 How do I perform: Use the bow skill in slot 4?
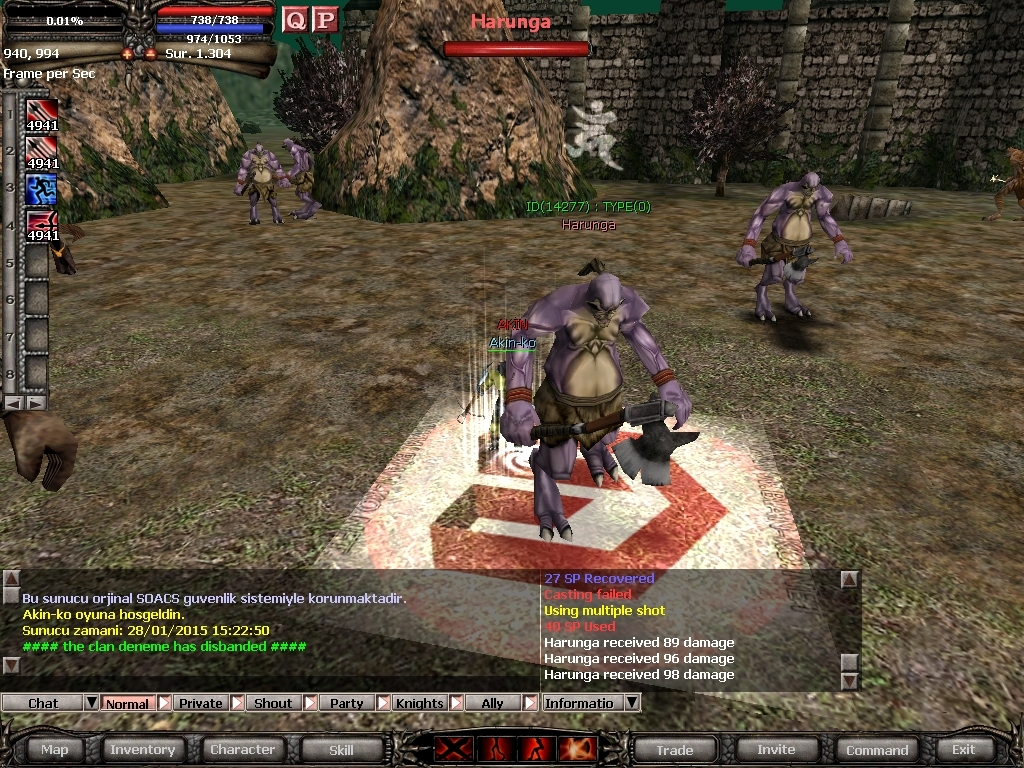[x=41, y=227]
